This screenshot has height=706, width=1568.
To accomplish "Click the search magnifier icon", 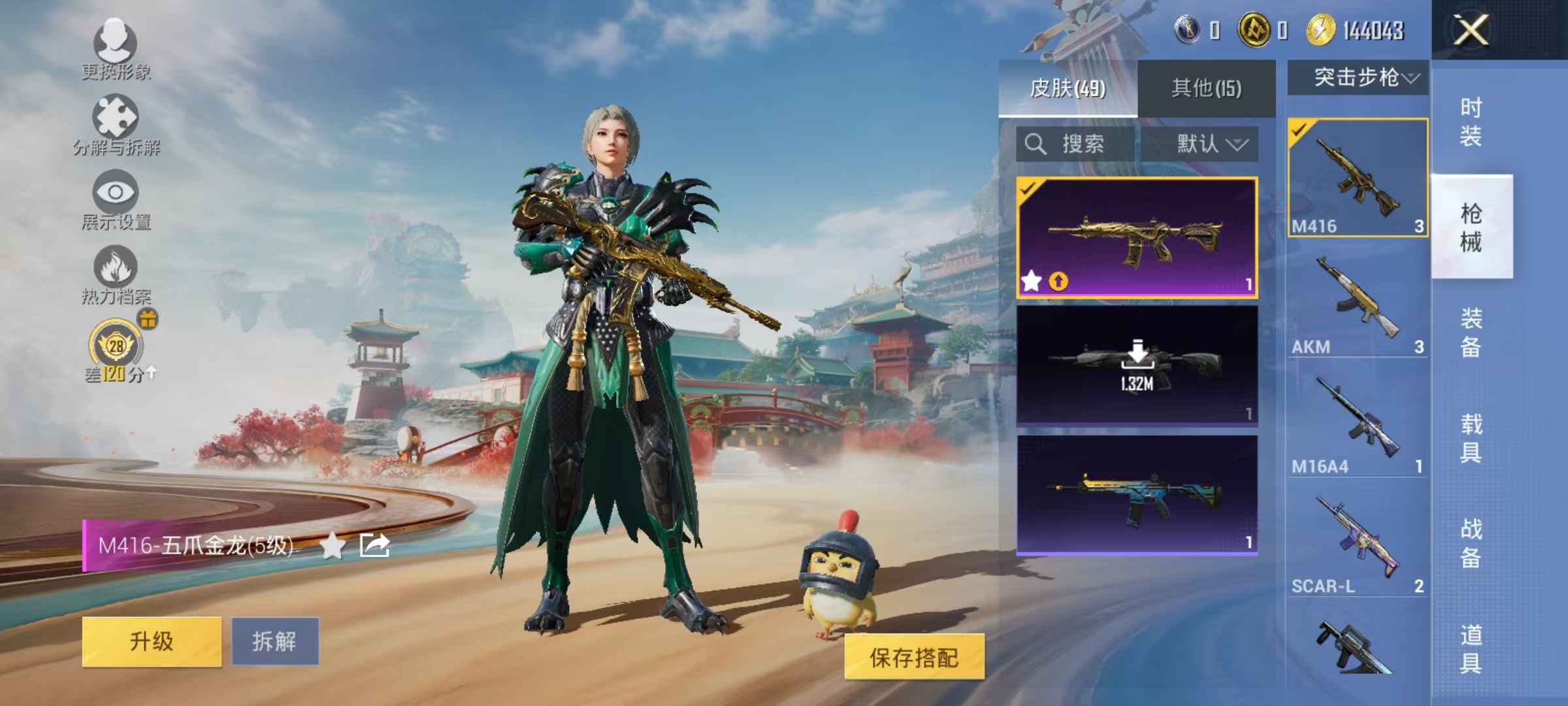I will [1037, 145].
